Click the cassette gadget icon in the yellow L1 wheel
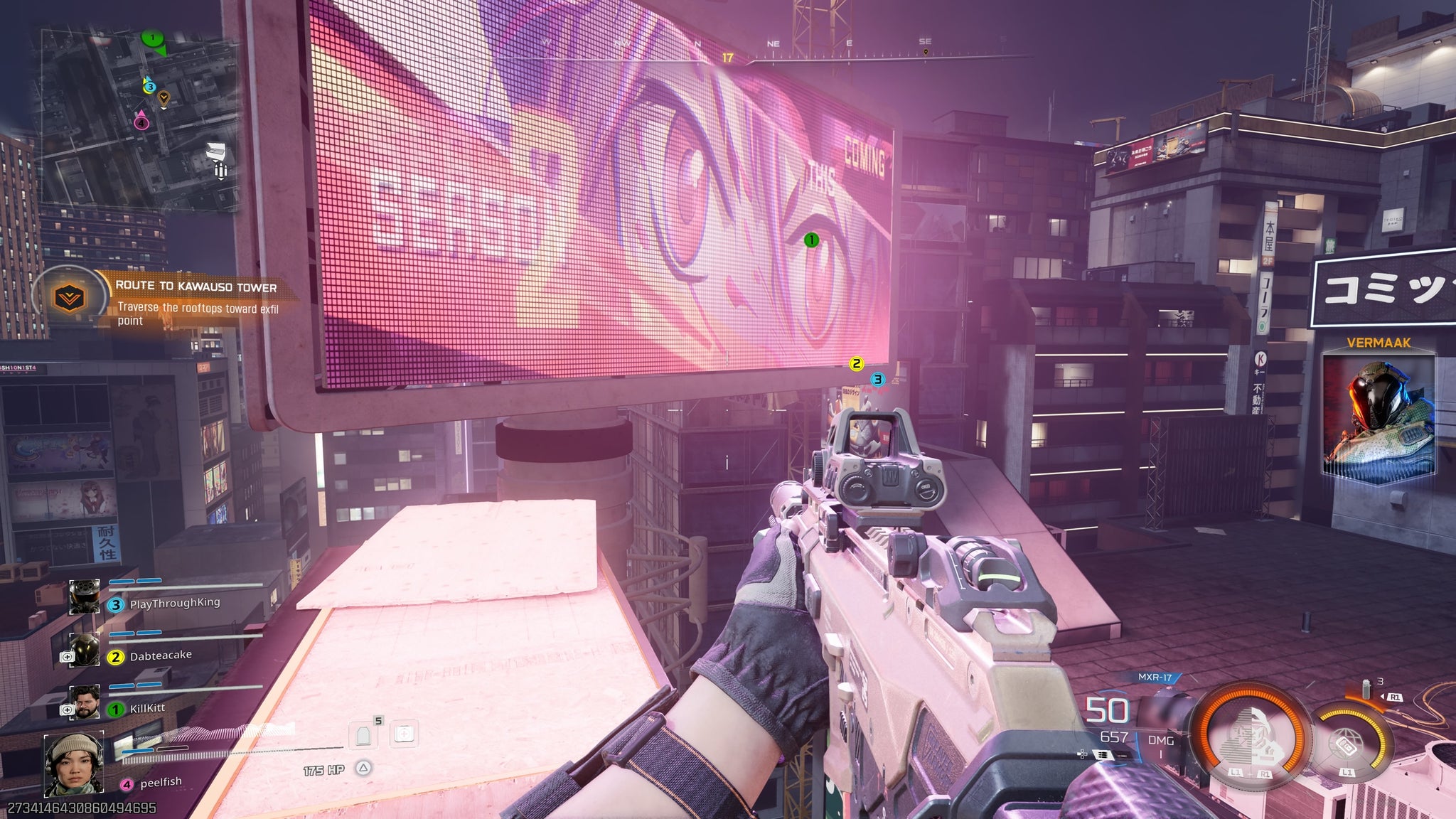Screen dimensions: 1456x819 (1347, 746)
